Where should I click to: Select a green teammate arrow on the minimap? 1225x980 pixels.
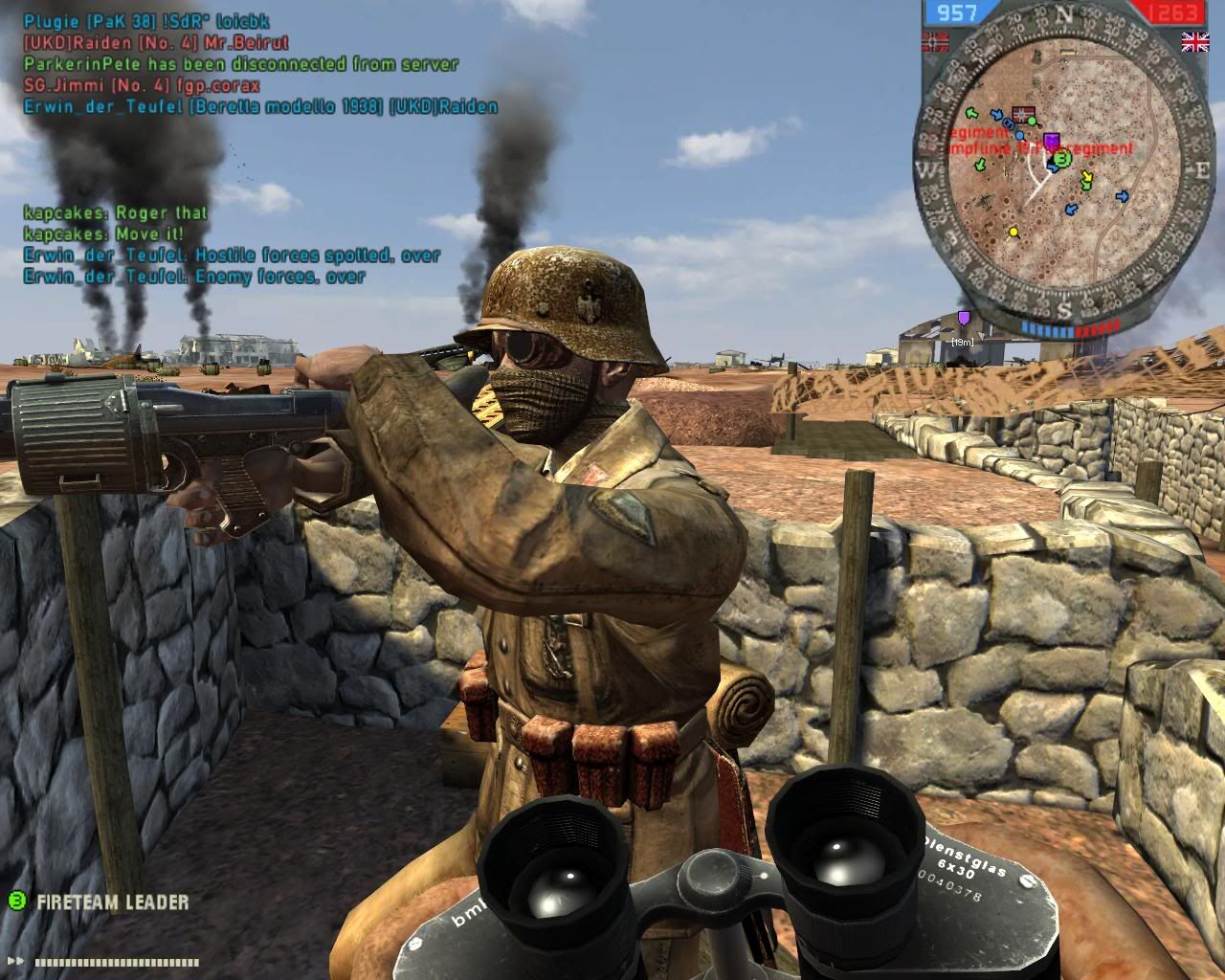(x=971, y=113)
